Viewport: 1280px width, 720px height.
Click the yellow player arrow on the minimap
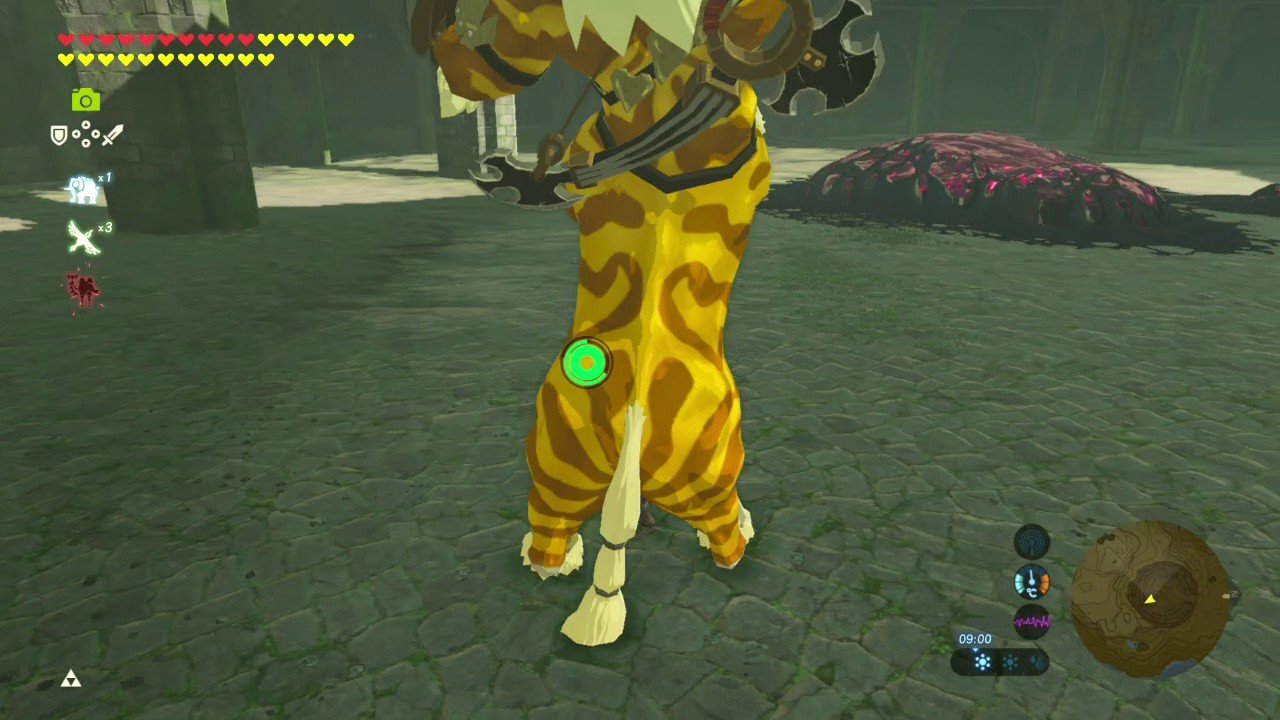pyautogui.click(x=1150, y=599)
